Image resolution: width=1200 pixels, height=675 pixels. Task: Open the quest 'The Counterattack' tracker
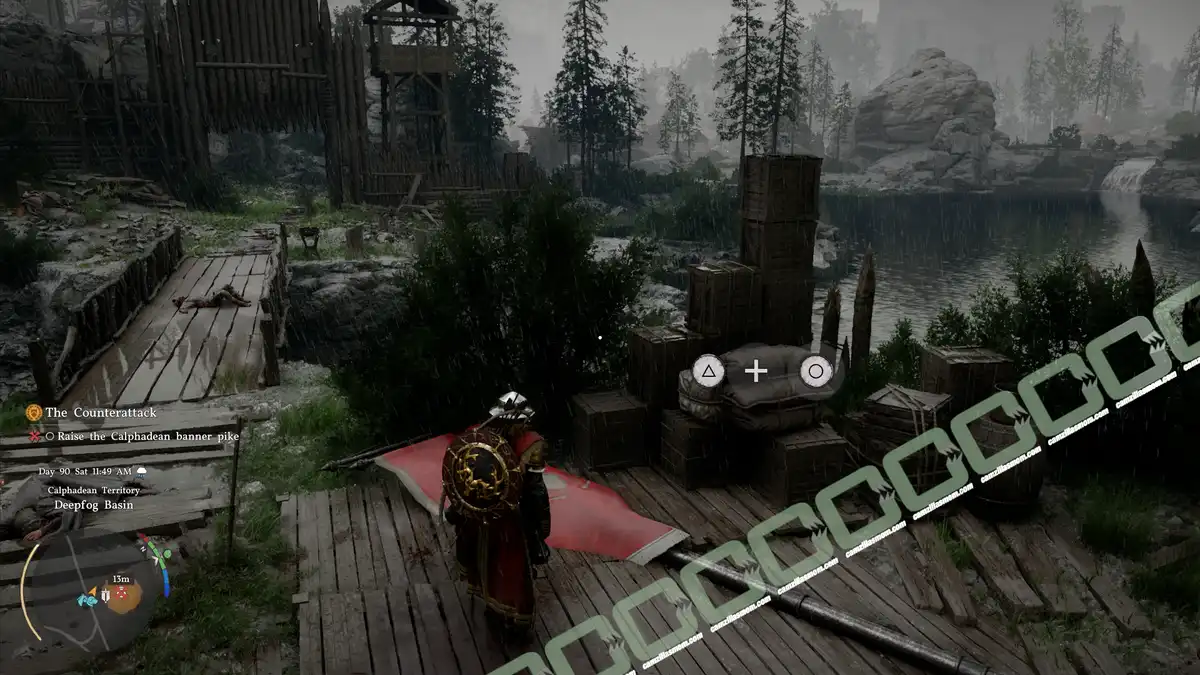(x=100, y=412)
